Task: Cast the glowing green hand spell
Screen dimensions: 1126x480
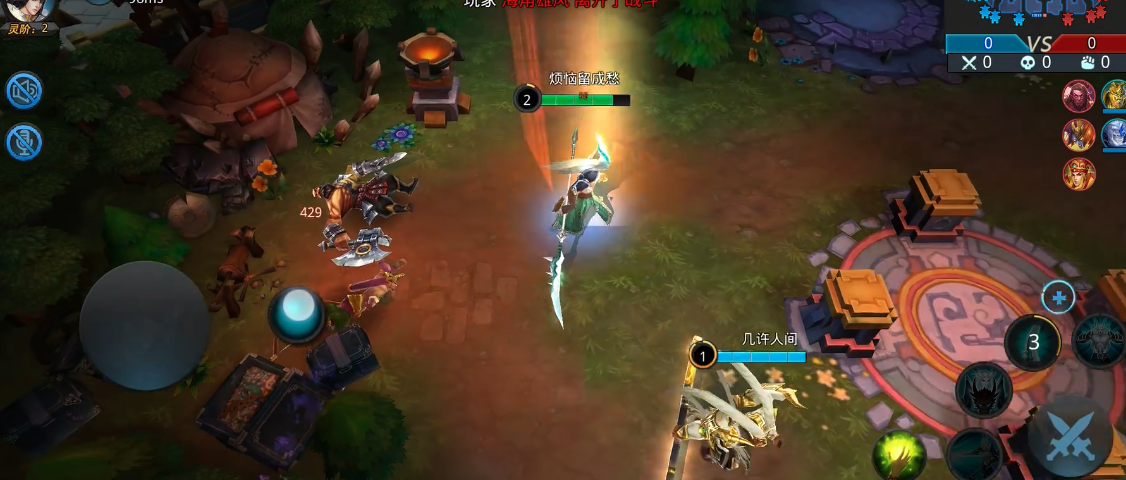Action: (898, 456)
